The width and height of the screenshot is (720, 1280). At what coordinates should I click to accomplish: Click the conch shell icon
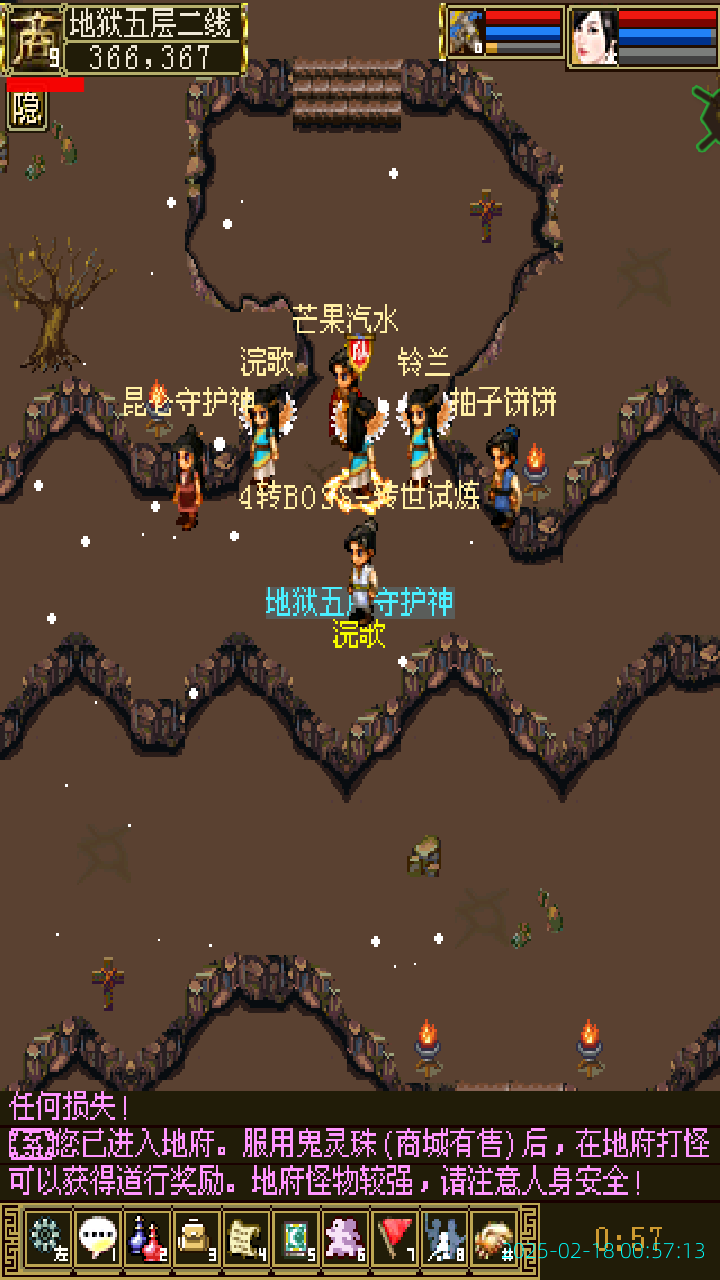494,1237
